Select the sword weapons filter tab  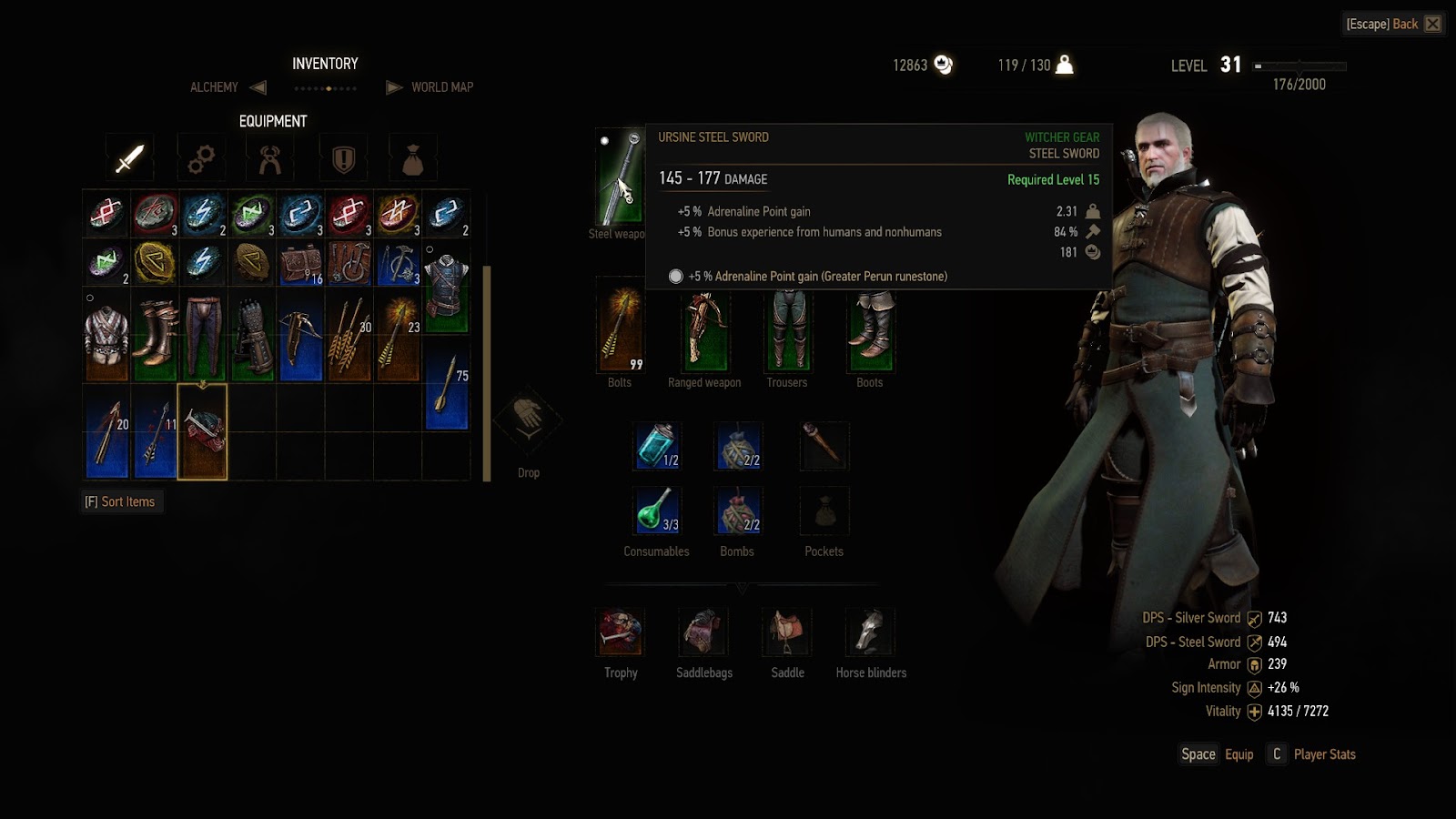pos(129,158)
